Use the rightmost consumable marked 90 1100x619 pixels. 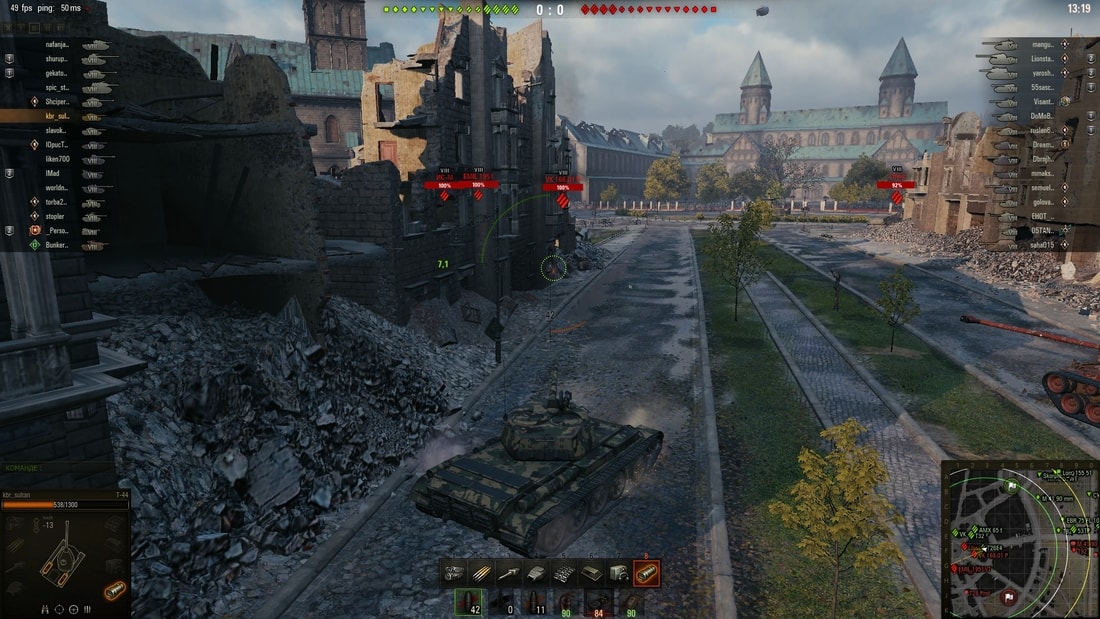point(630,602)
